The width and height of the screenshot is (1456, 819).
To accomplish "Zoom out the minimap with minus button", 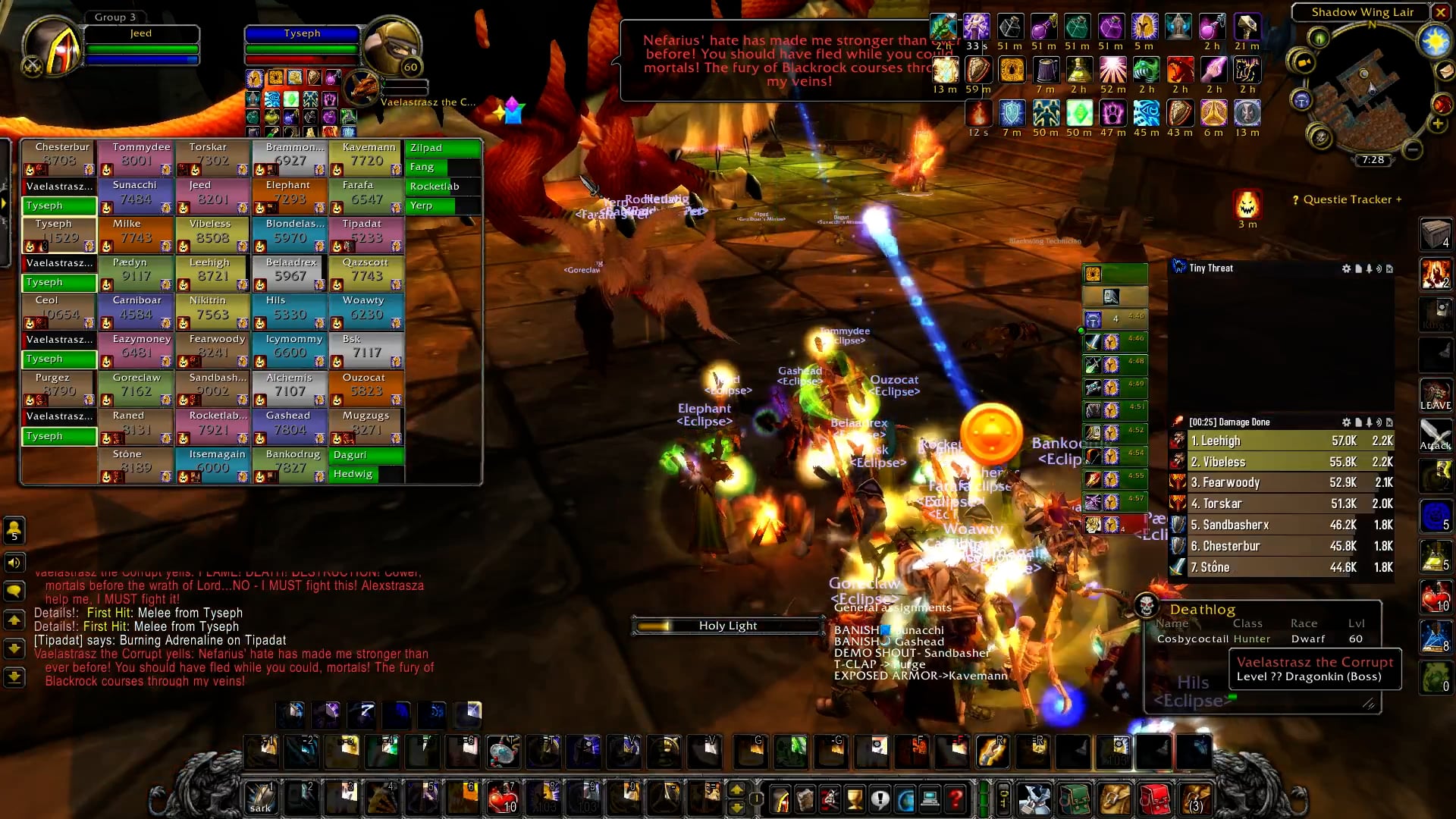I will pyautogui.click(x=1412, y=149).
